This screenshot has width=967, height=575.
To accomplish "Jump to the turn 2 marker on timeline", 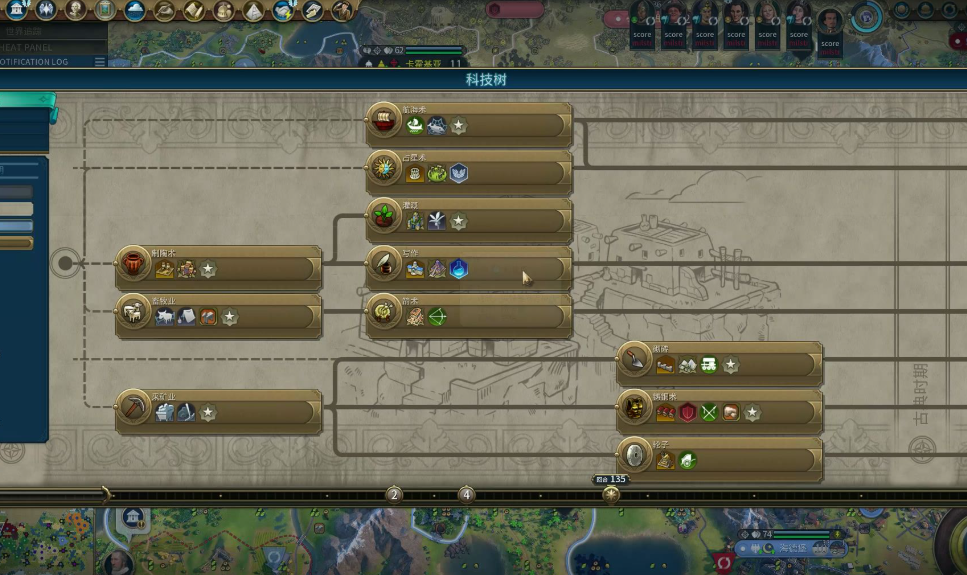I will (394, 494).
